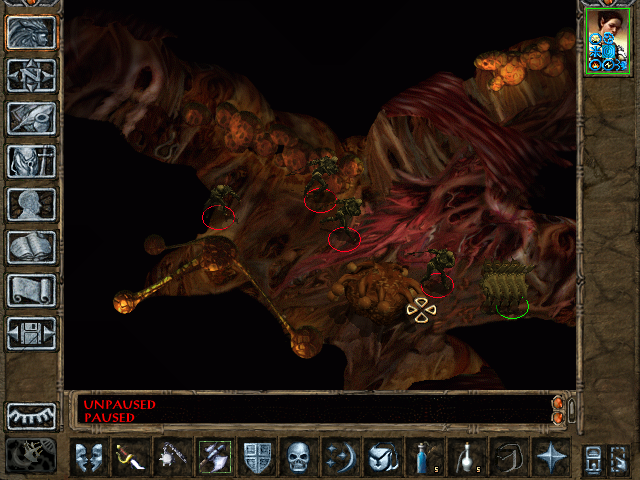Use the blue potion quick item
This screenshot has width=640, height=480.
click(x=425, y=457)
